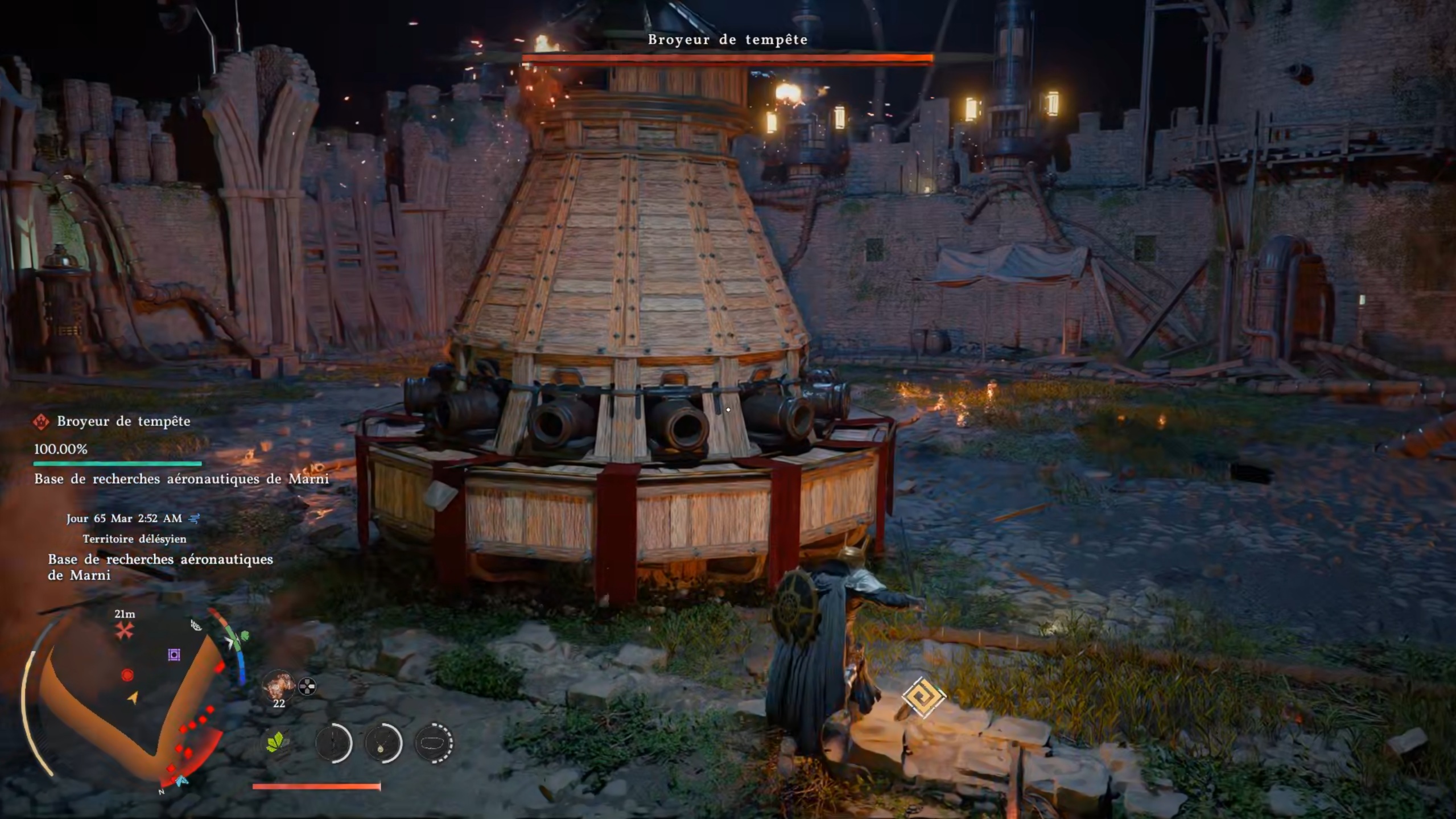1456x819 pixels.
Task: Use the roasted food item showing 22
Action: point(278,686)
